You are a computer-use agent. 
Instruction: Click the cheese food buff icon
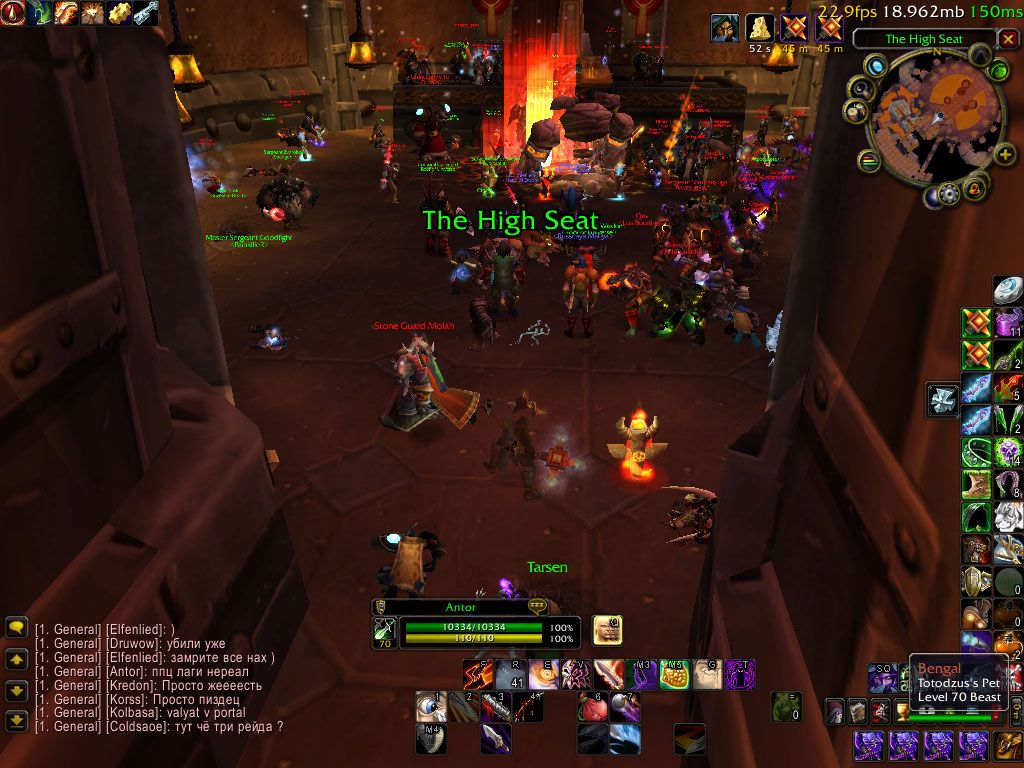click(760, 29)
